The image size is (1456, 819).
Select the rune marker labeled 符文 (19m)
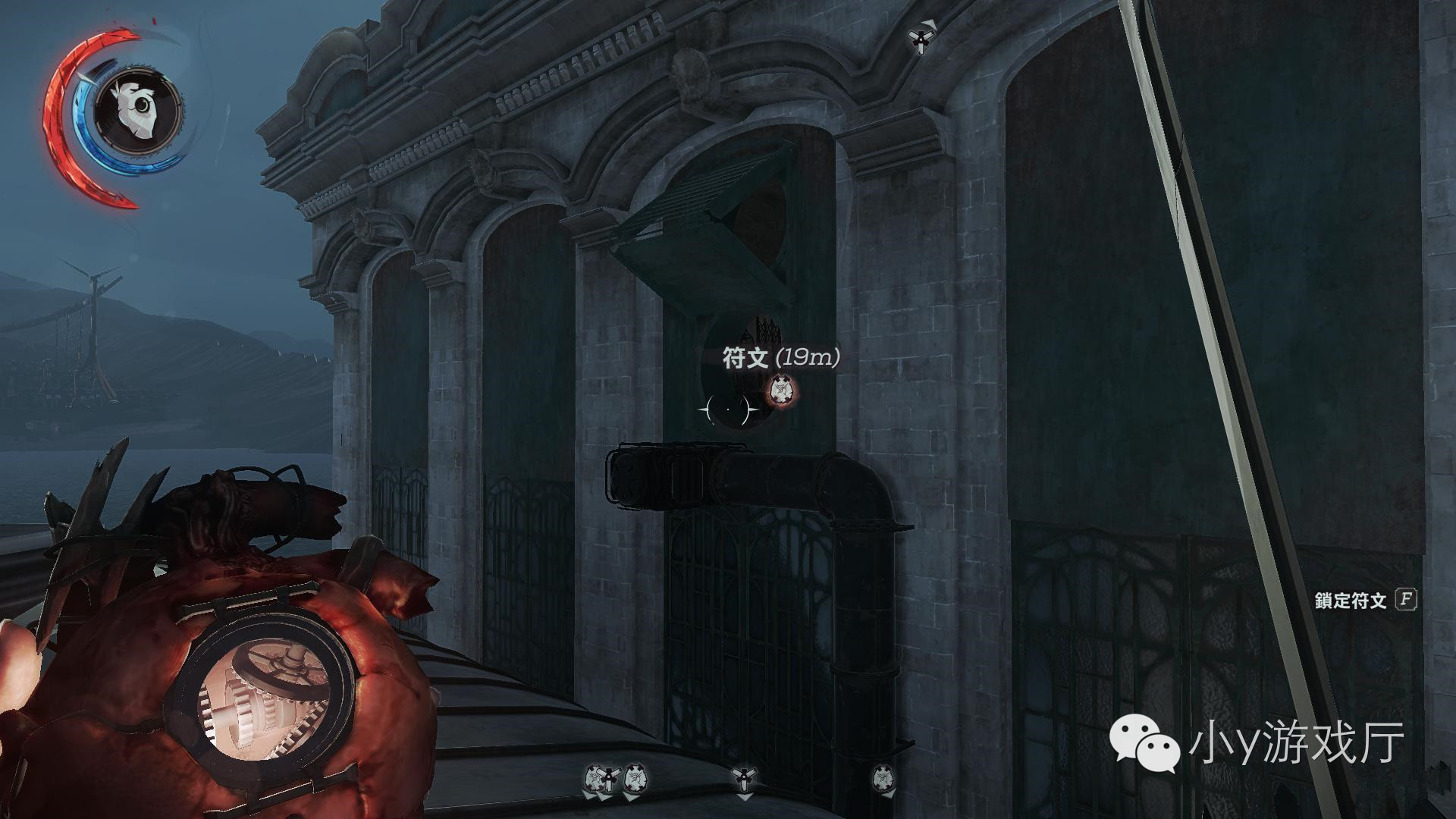[781, 391]
